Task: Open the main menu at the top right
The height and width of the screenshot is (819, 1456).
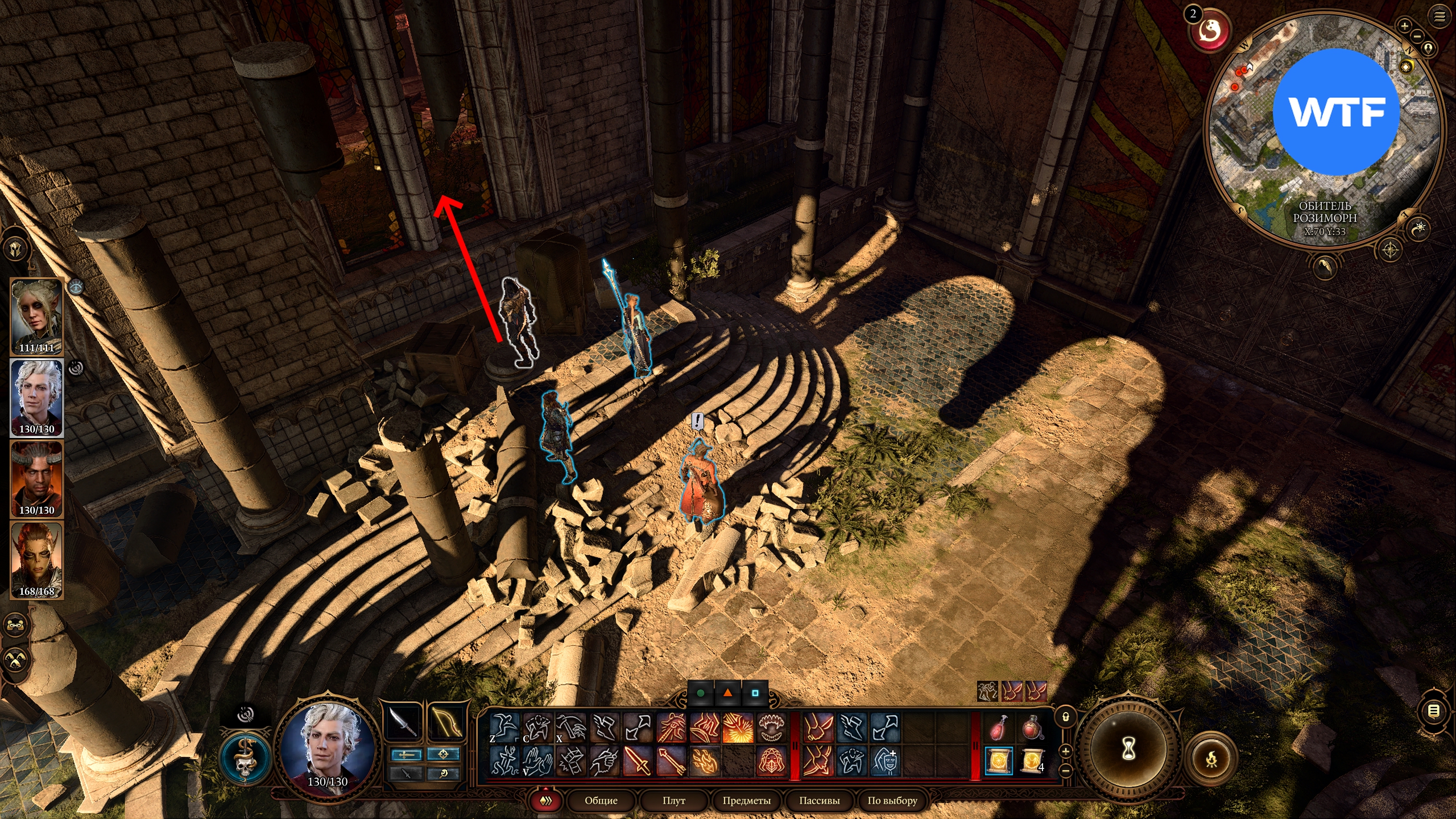Action: [x=1440, y=16]
